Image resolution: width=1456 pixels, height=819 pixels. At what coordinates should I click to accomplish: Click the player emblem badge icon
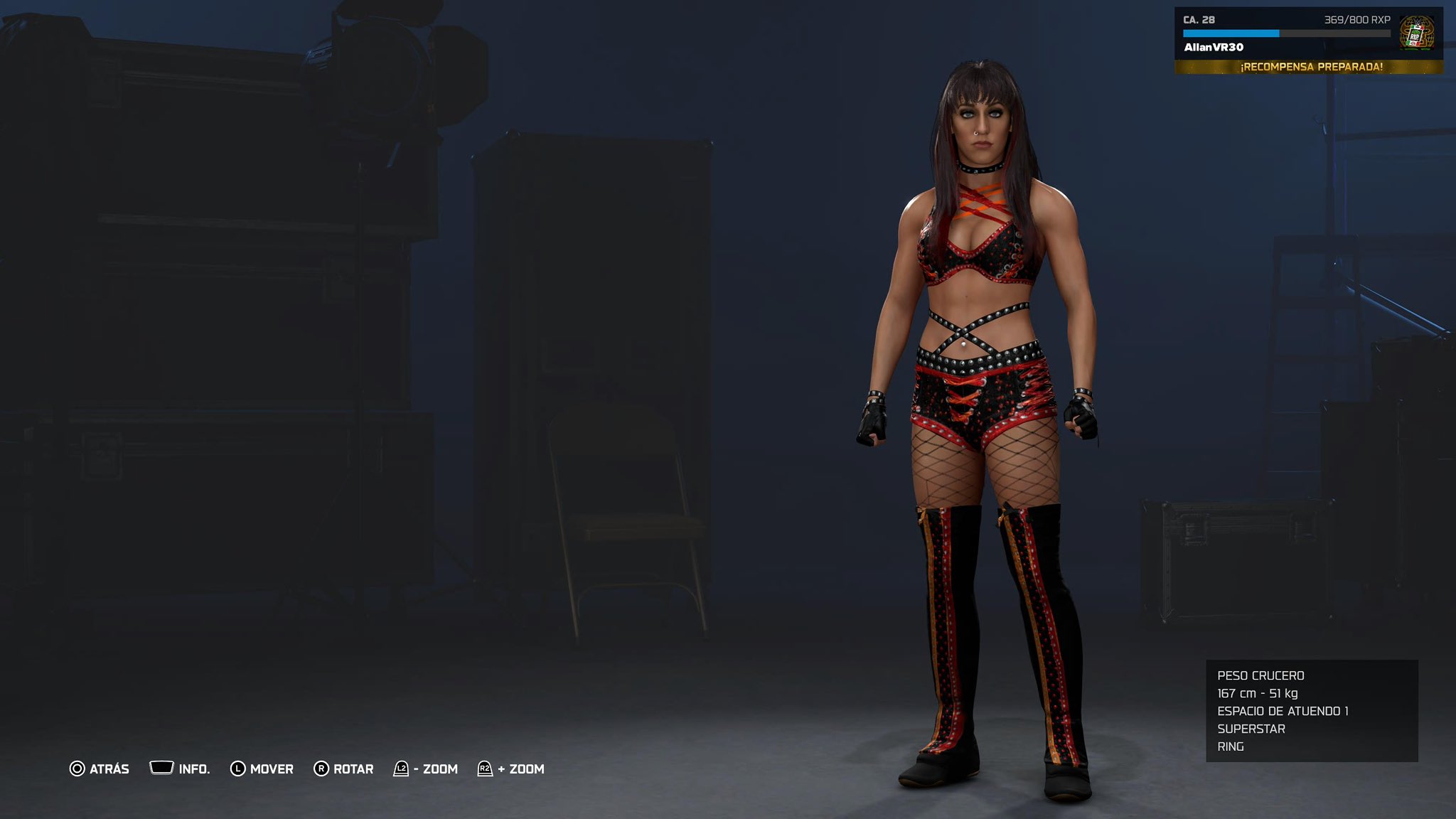coord(1415,33)
